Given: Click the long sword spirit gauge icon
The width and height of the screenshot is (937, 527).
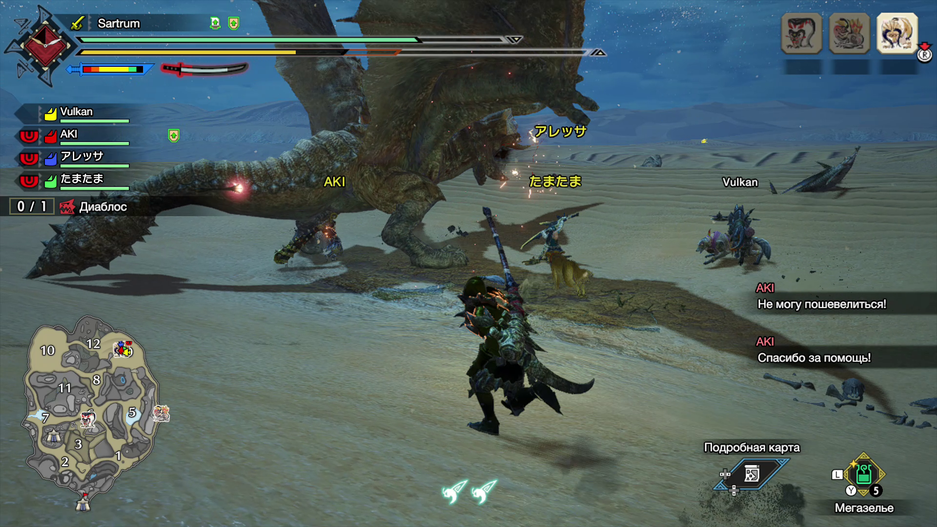Looking at the screenshot, I should (205, 69).
